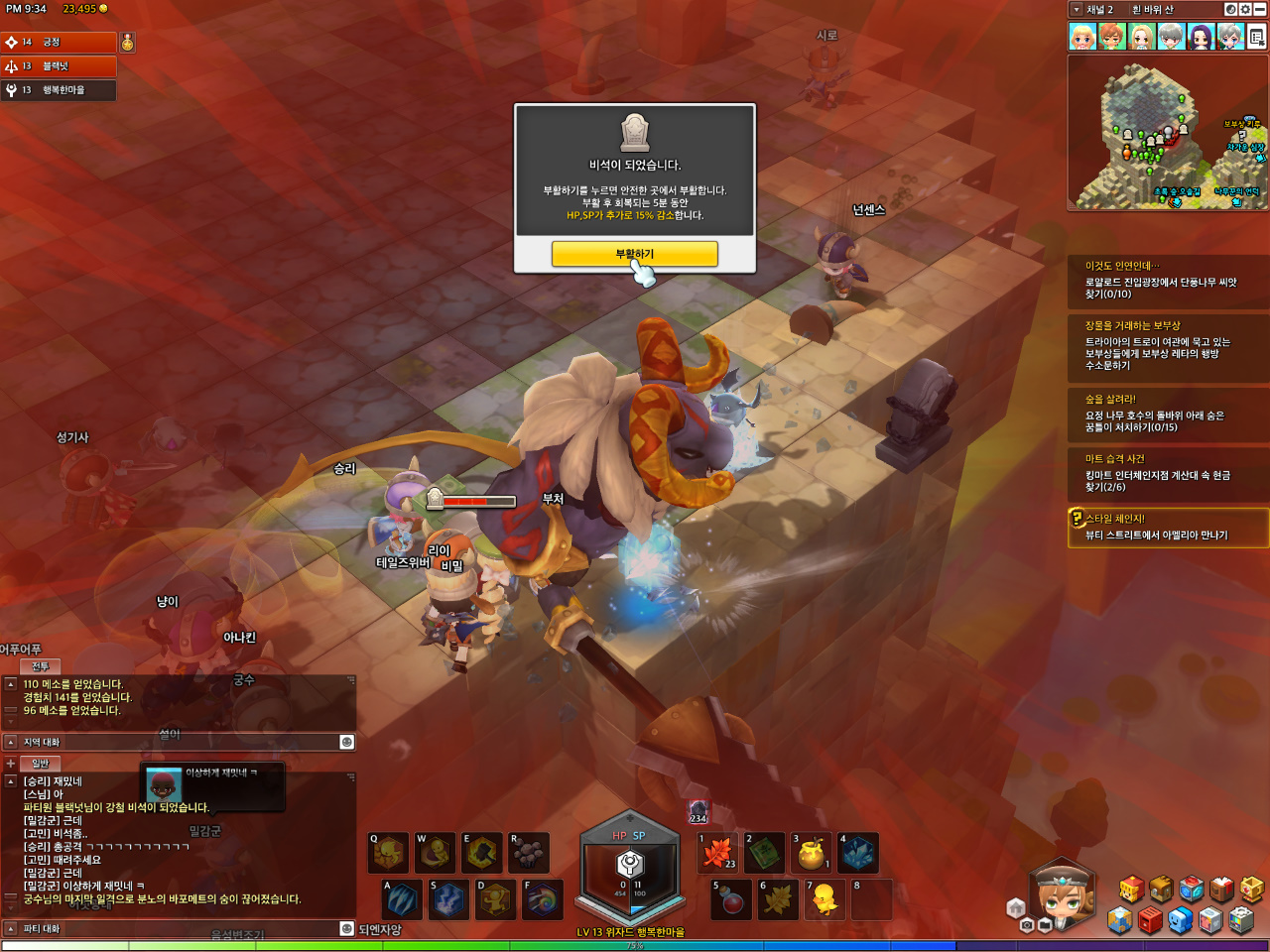
Task: Open the player list button beside portraits
Action: click(x=1257, y=38)
